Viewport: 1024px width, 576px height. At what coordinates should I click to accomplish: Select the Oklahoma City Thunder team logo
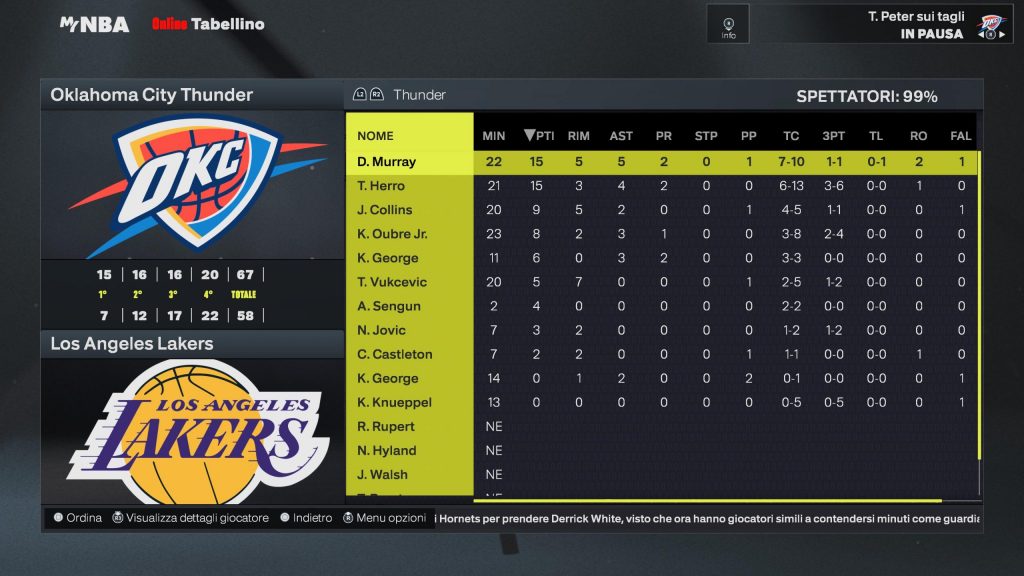pos(191,184)
